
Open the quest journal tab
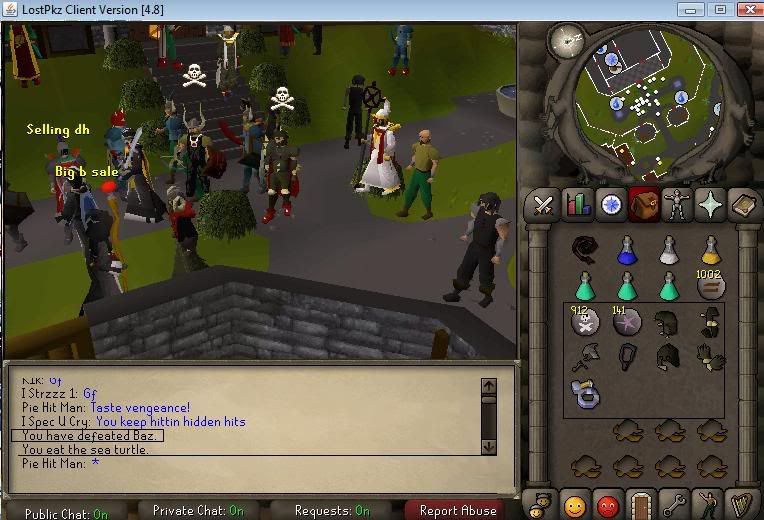(610, 206)
